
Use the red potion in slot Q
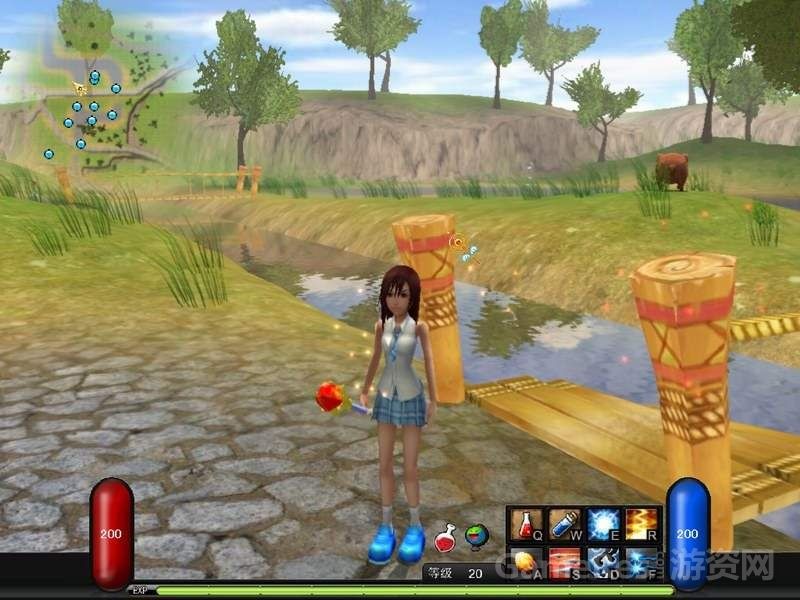coord(526,524)
